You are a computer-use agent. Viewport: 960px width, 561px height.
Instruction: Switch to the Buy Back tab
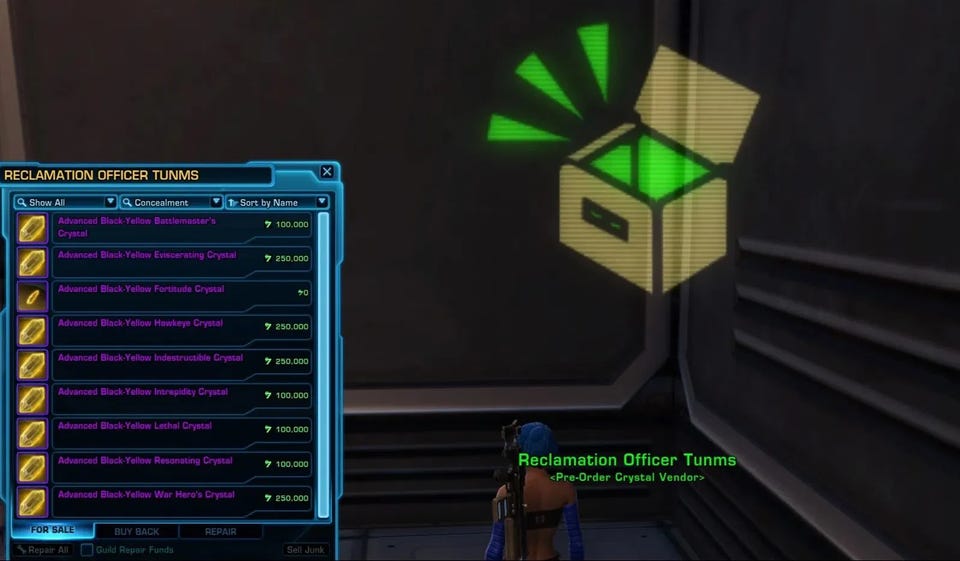136,531
